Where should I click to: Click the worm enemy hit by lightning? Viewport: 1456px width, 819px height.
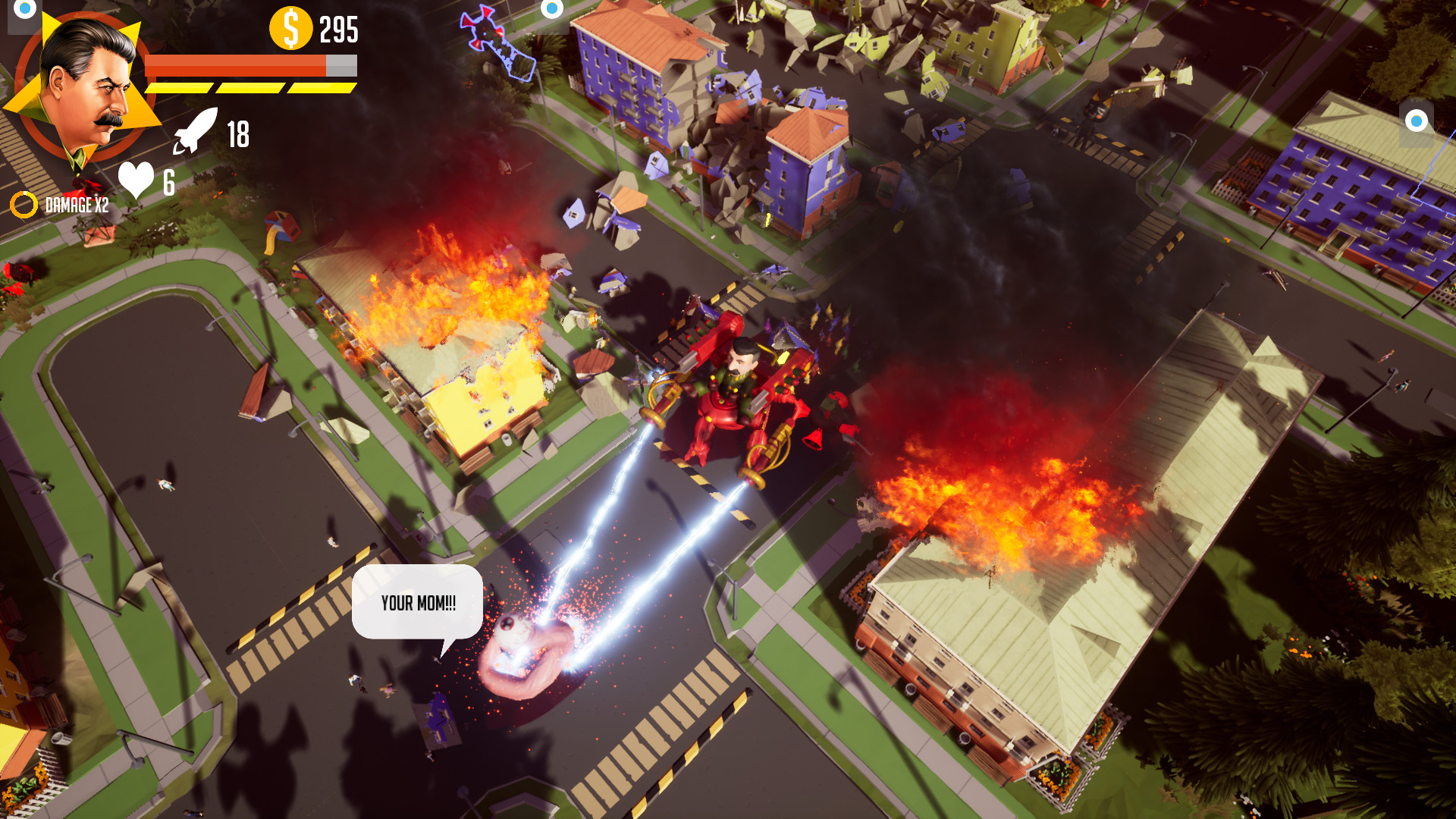pyautogui.click(x=523, y=652)
